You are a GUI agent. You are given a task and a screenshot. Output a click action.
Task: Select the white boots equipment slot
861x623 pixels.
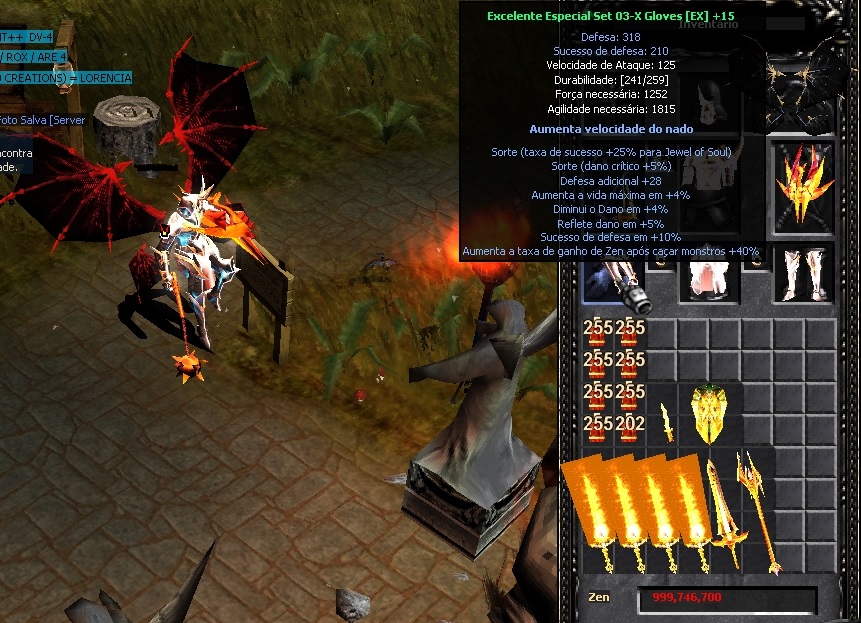(803, 273)
